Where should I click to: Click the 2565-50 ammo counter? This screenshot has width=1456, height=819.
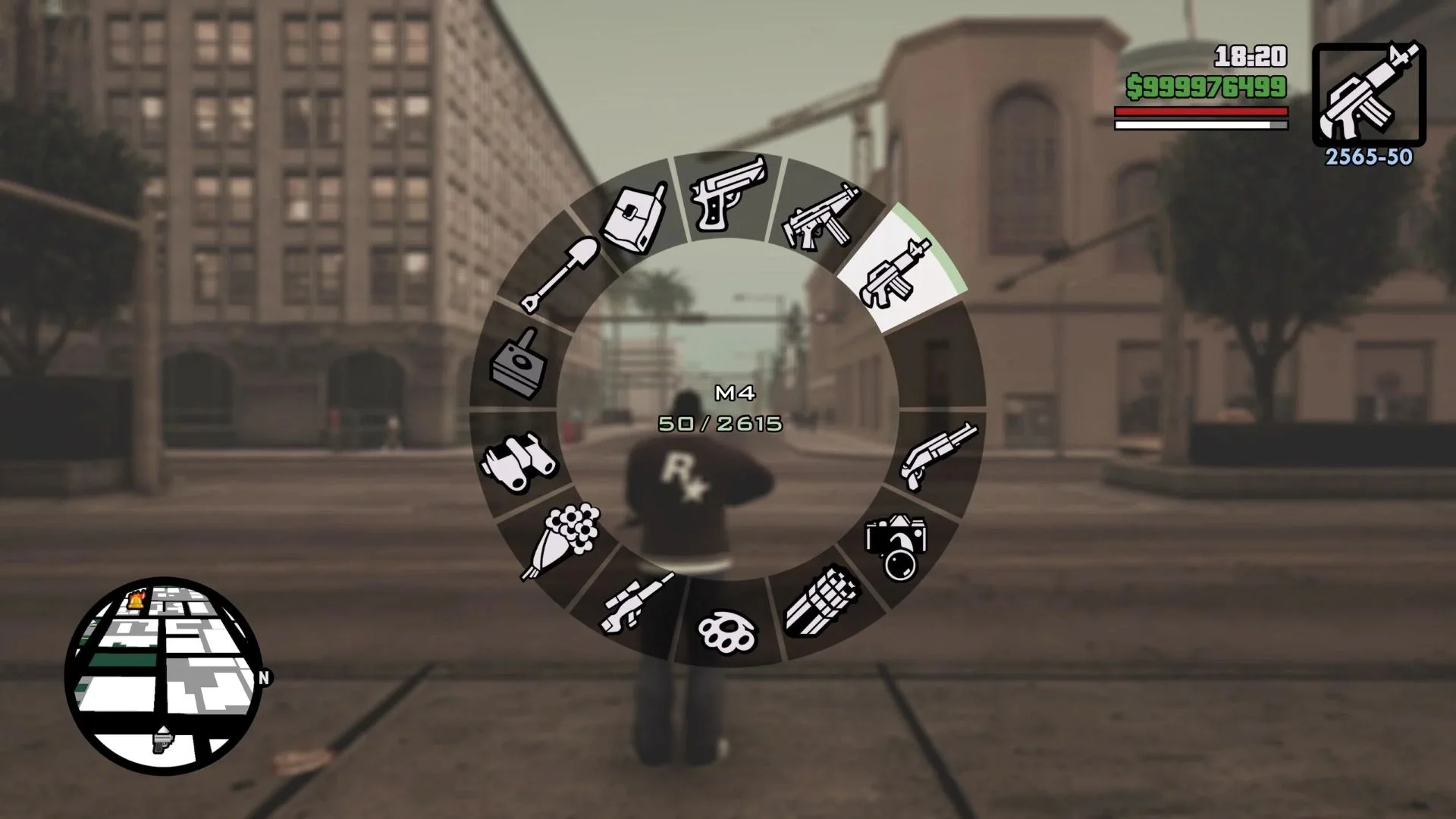coord(1367,157)
